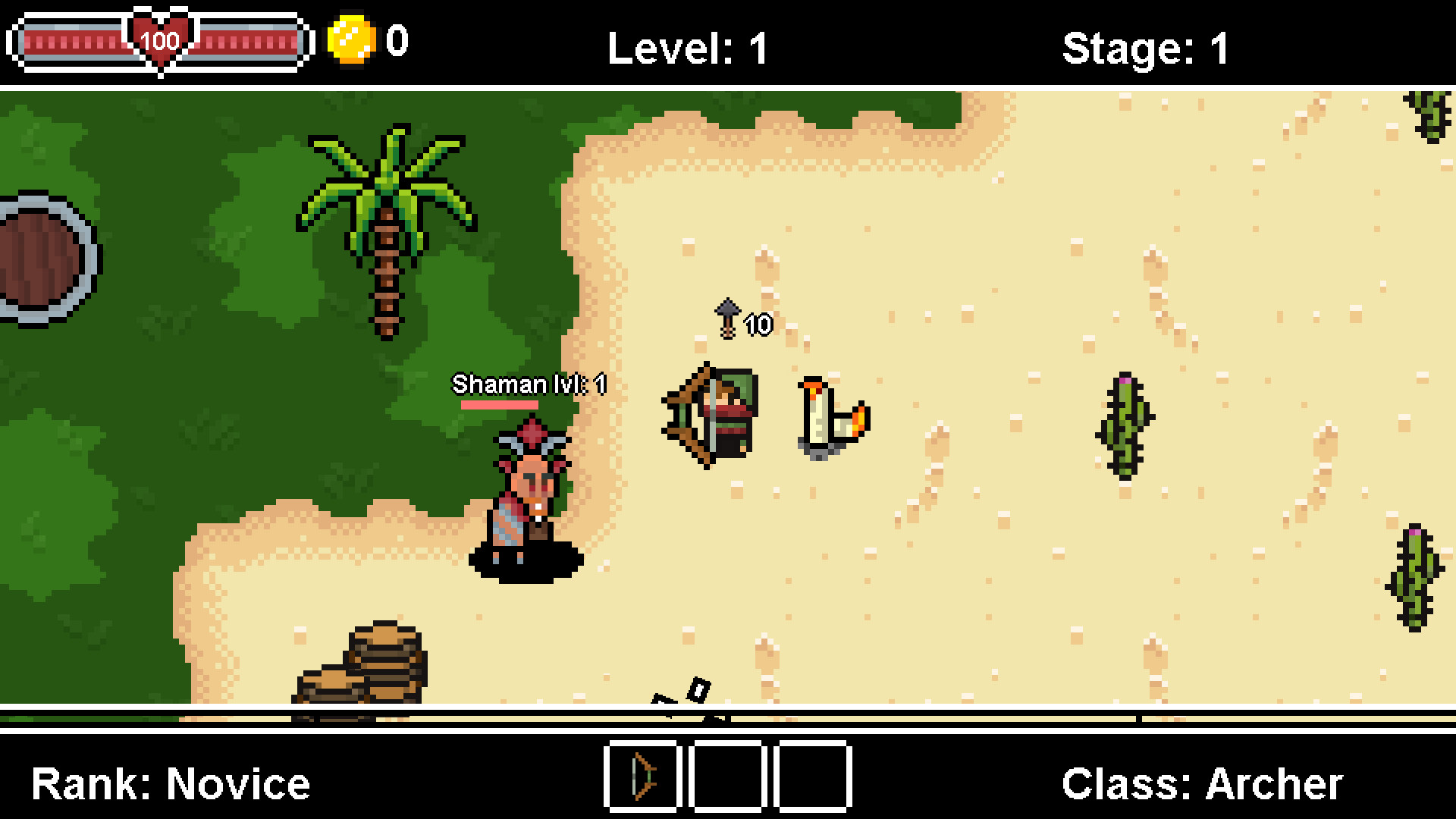This screenshot has height=819, width=1456.
Task: Click the Shaman lvl: 1 name tag
Action: click(529, 384)
